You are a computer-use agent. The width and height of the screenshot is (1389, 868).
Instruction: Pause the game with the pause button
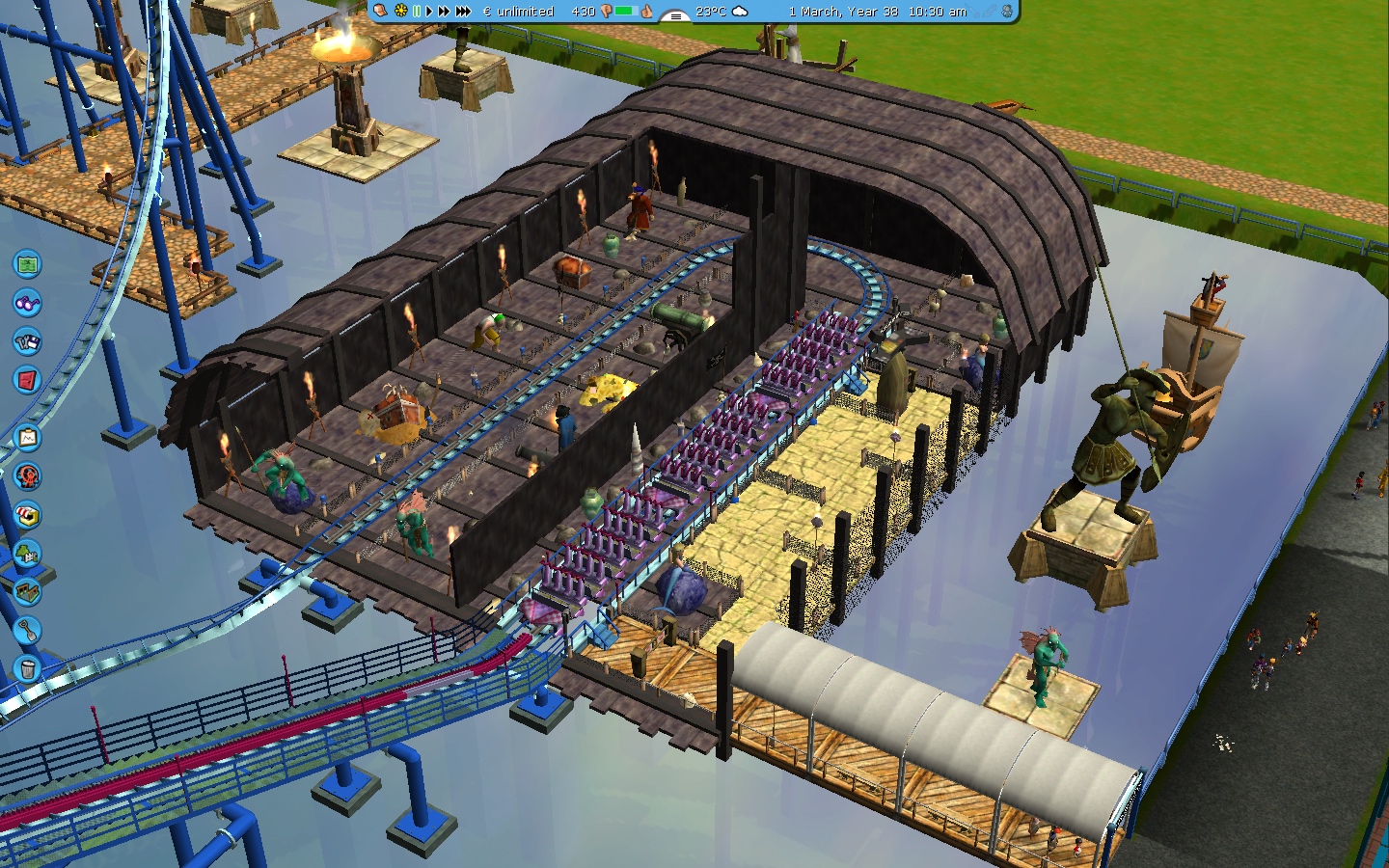click(417, 12)
